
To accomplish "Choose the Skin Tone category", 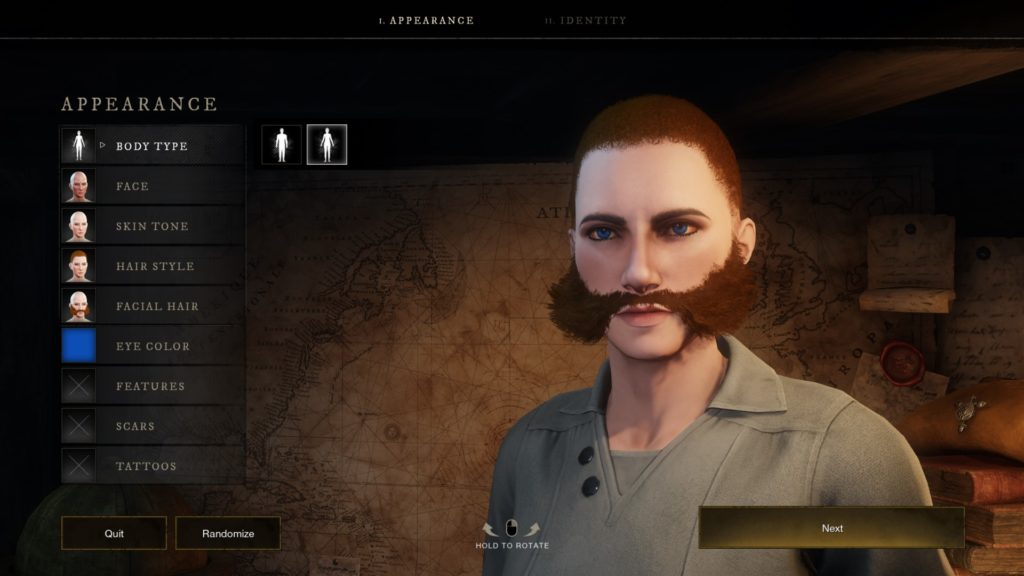I will click(x=152, y=226).
